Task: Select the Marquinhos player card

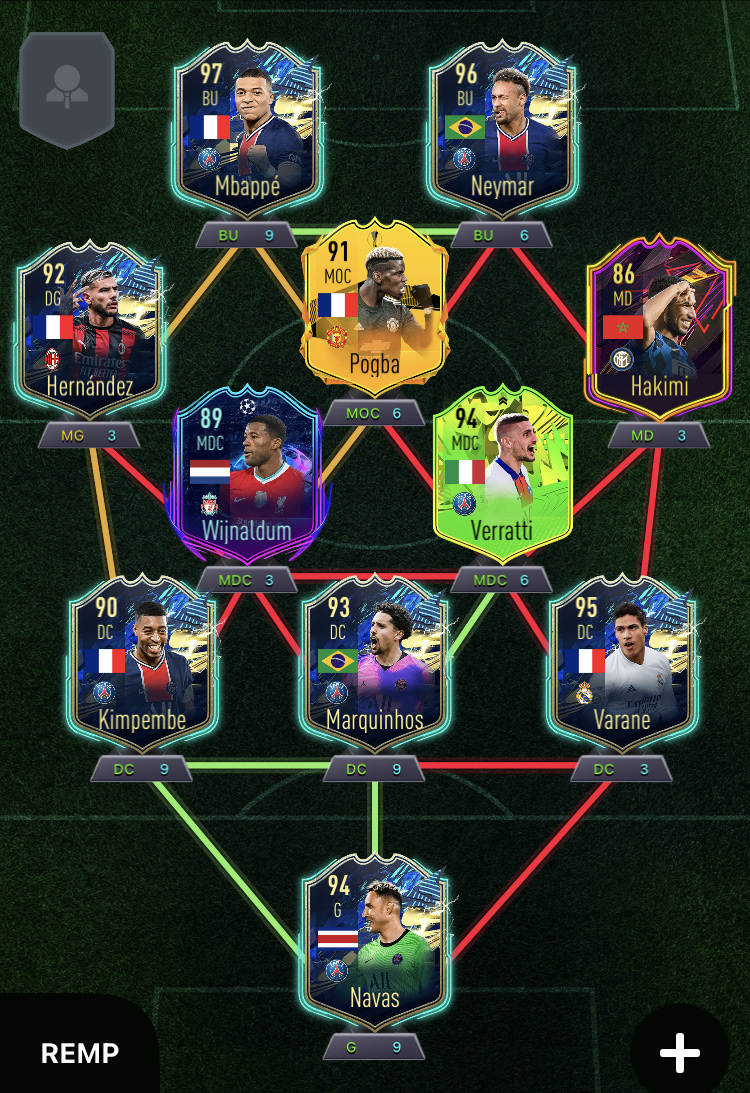Action: [x=374, y=665]
